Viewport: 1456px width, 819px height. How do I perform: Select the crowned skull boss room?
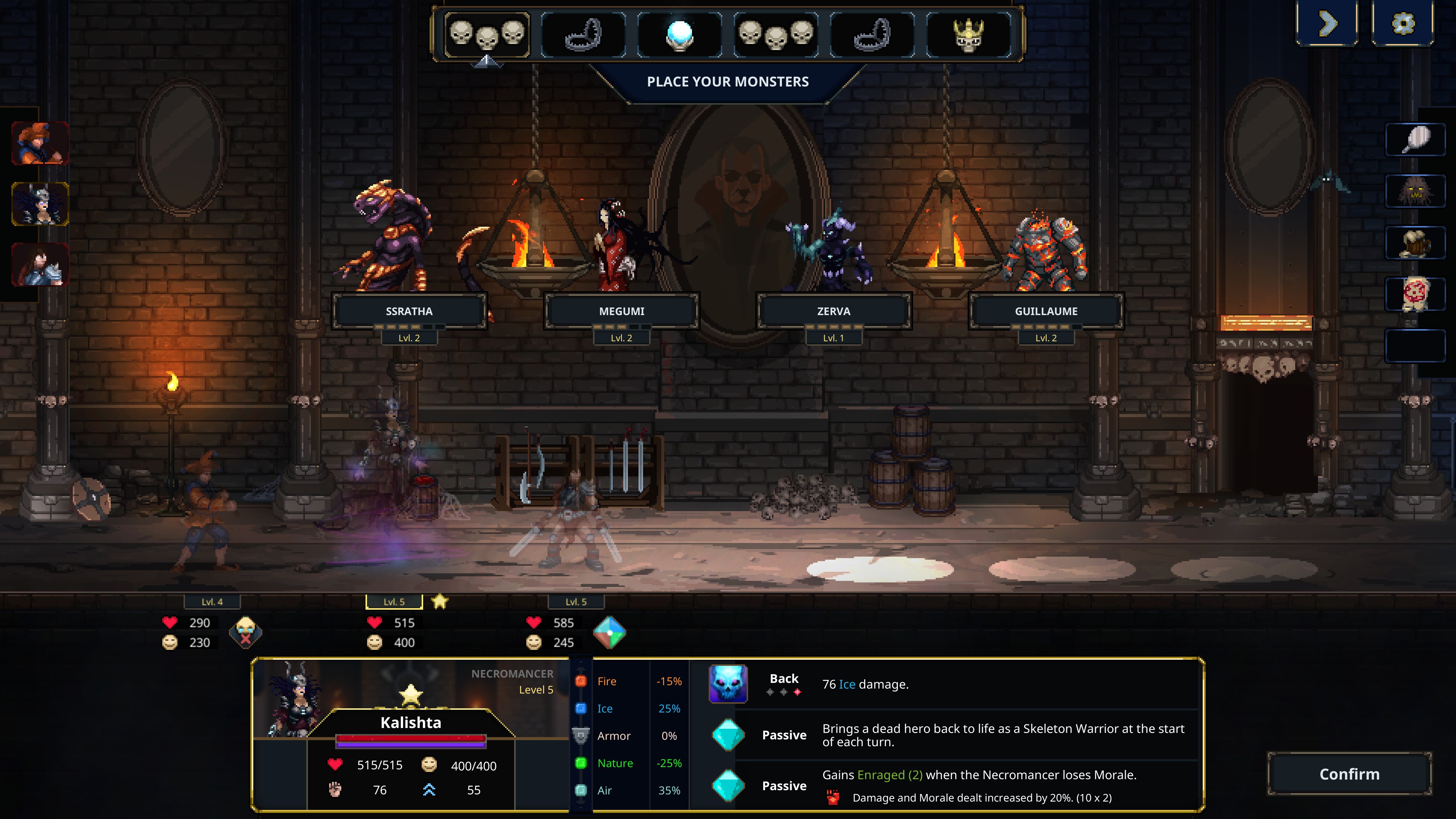point(969,35)
